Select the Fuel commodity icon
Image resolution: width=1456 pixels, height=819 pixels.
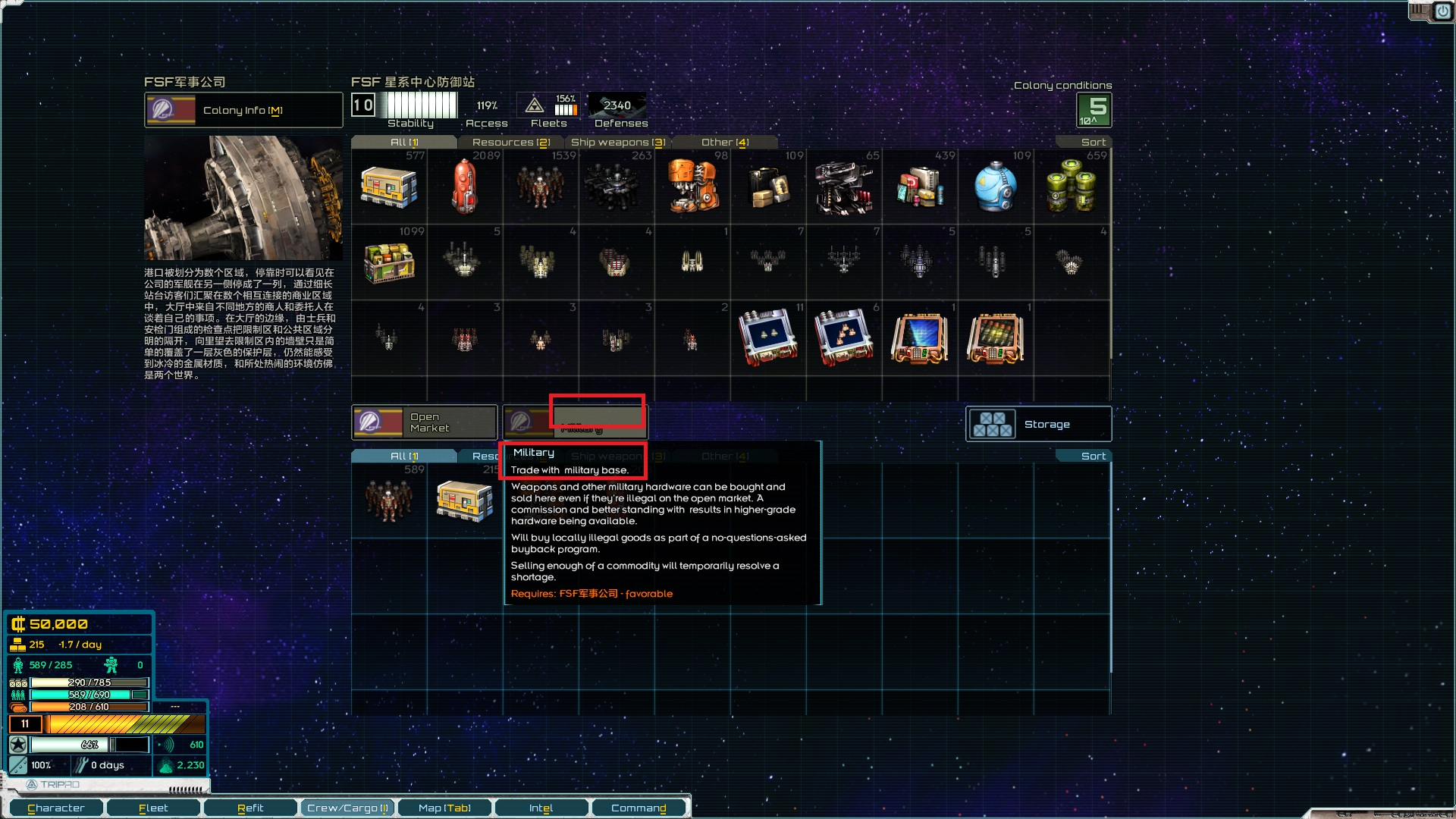point(465,186)
